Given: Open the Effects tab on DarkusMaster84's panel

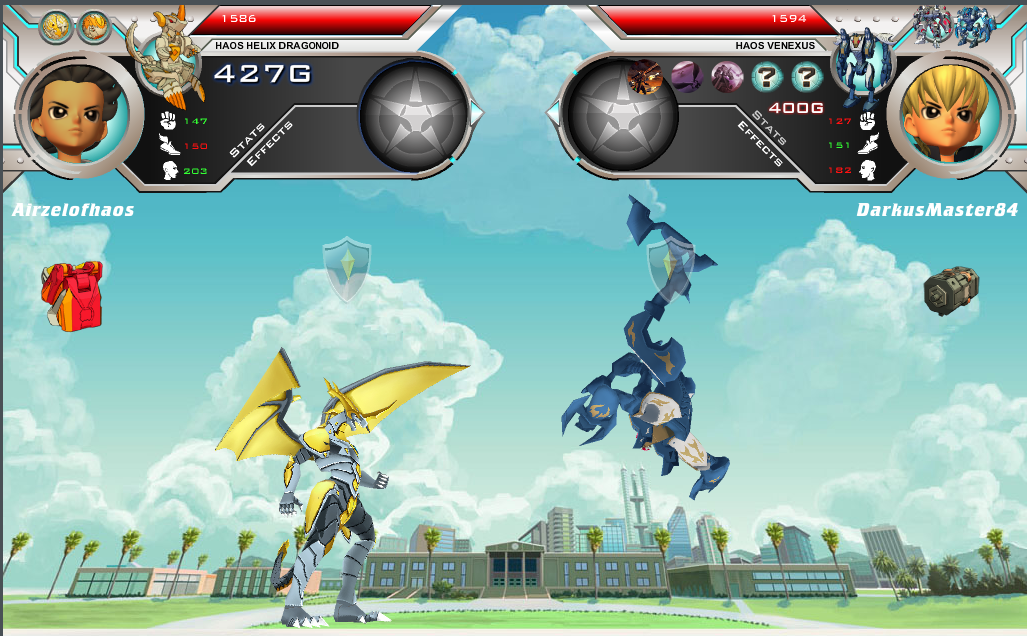Looking at the screenshot, I should pyautogui.click(x=759, y=144).
